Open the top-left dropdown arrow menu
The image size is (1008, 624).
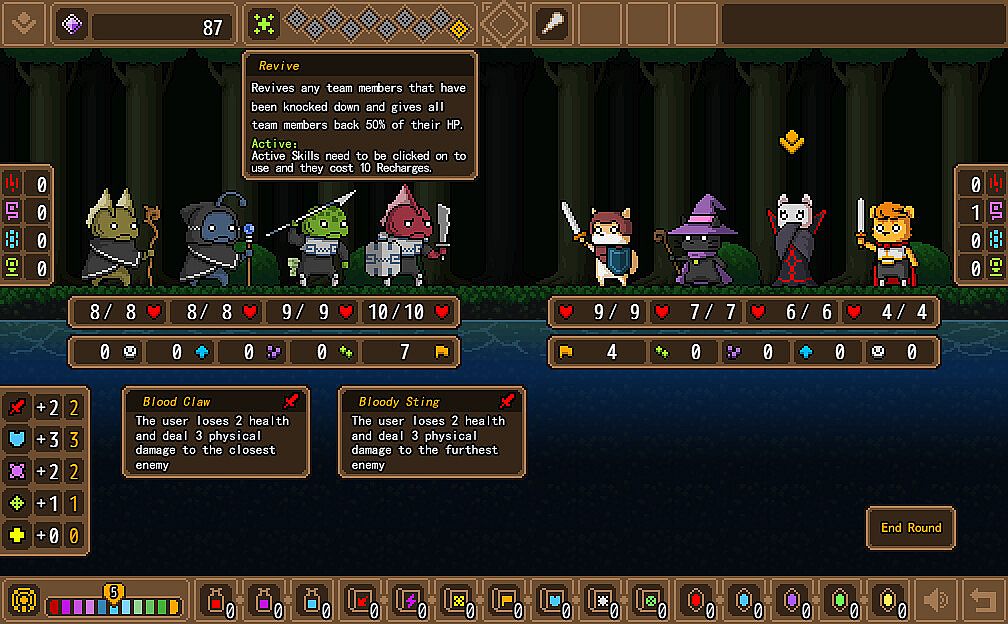point(24,24)
